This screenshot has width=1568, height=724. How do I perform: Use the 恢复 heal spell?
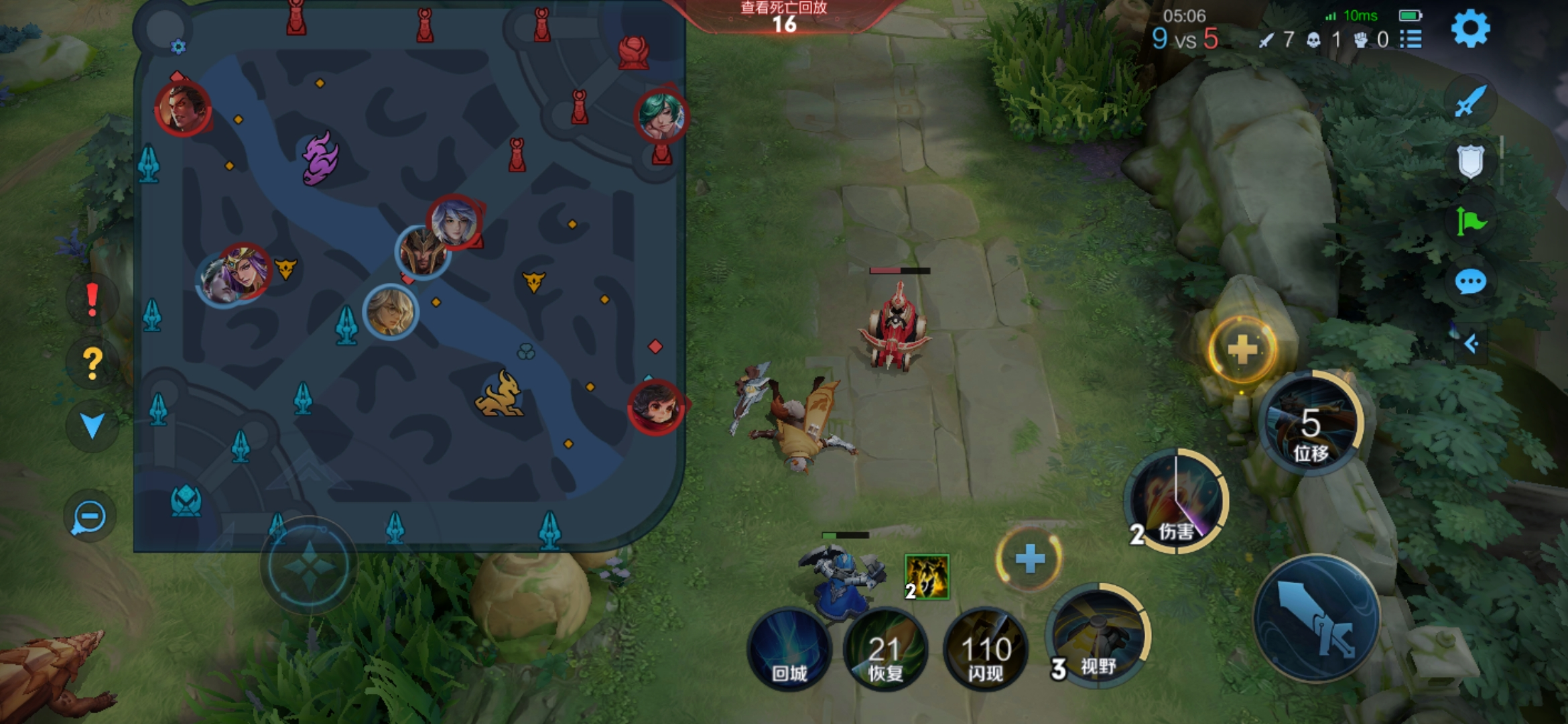coord(885,649)
